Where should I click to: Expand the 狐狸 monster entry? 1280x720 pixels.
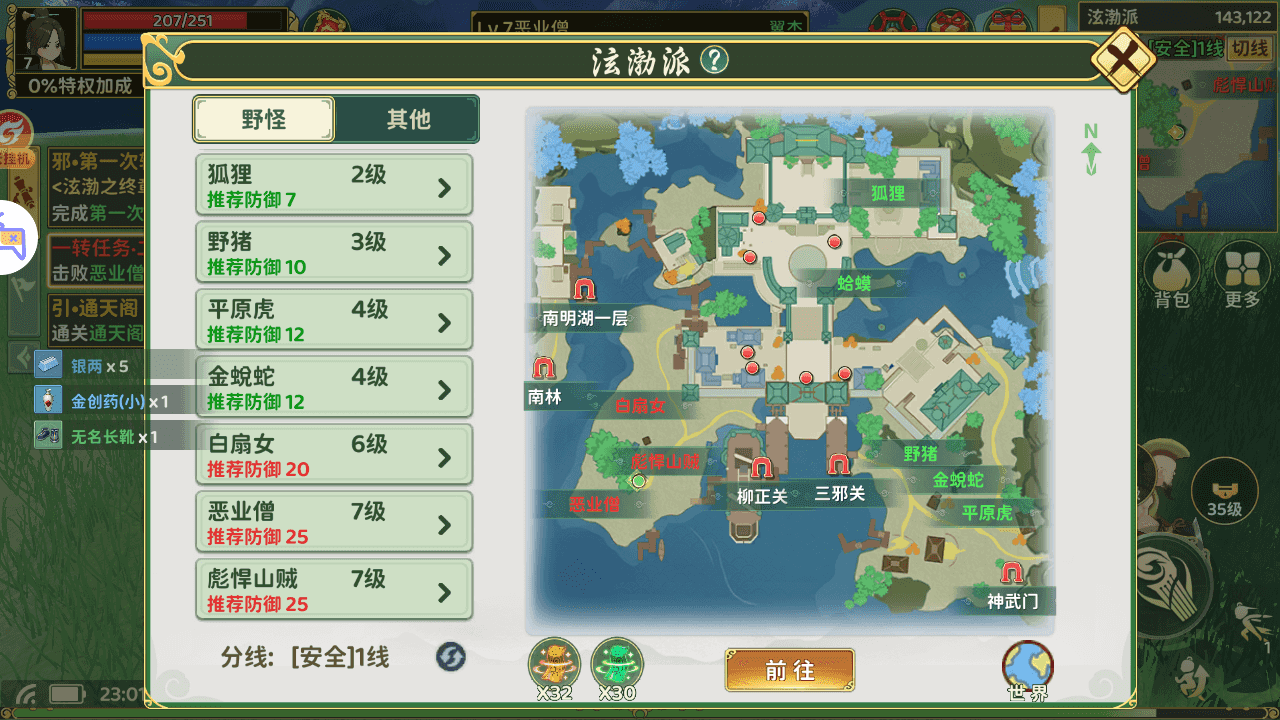(333, 184)
